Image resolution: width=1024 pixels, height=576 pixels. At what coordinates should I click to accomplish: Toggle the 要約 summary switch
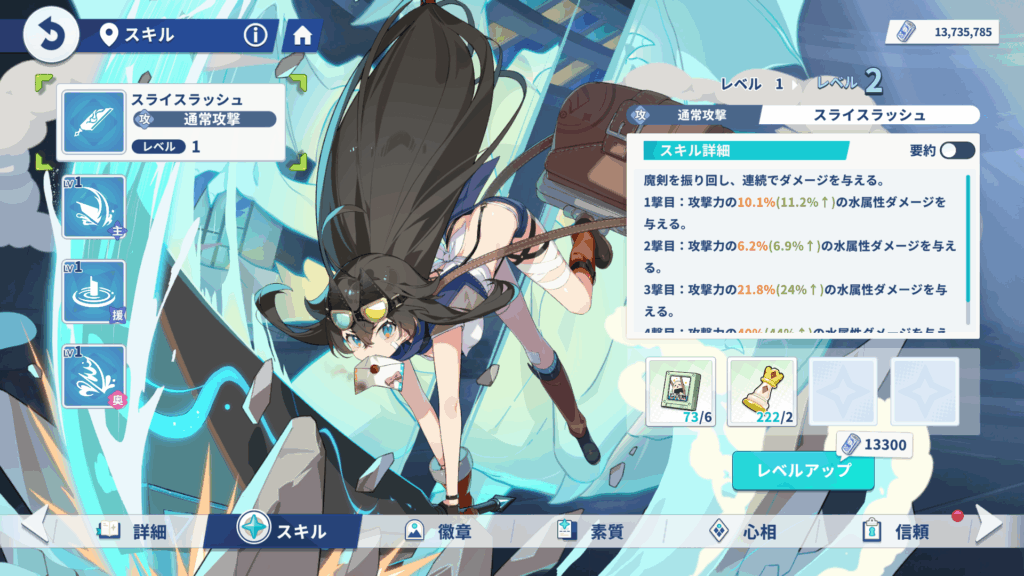[x=956, y=150]
